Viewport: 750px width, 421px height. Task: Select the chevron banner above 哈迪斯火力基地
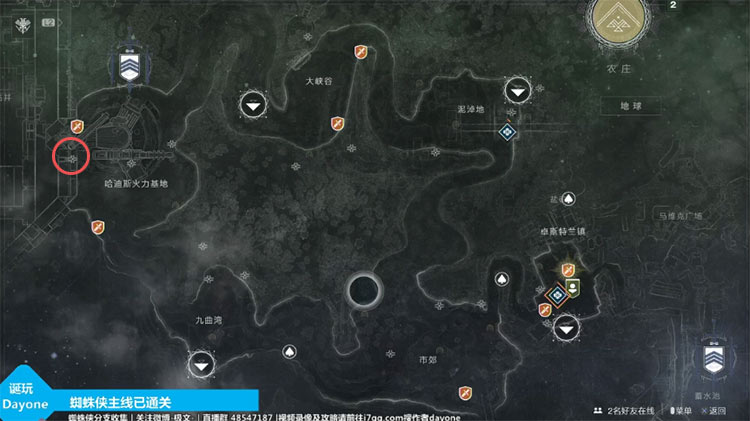click(x=129, y=64)
